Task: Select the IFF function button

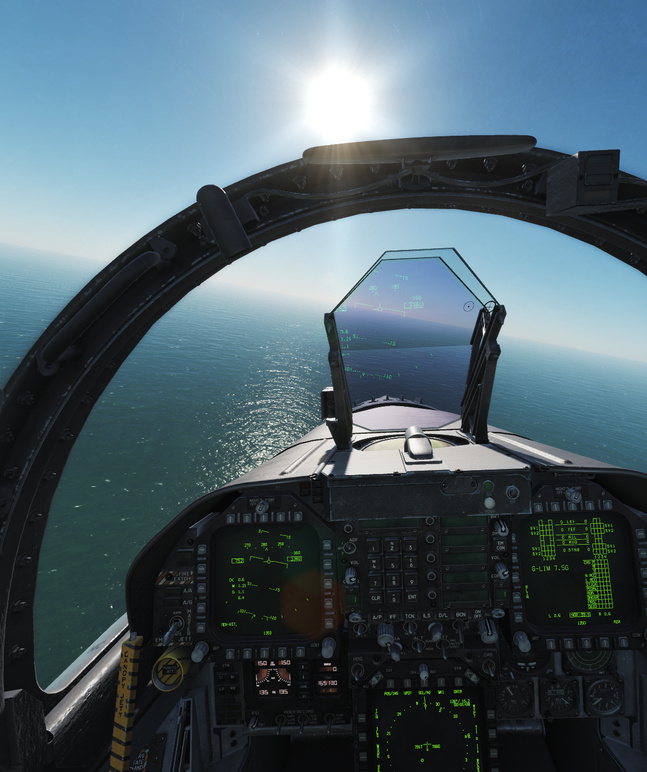Action: [391, 617]
